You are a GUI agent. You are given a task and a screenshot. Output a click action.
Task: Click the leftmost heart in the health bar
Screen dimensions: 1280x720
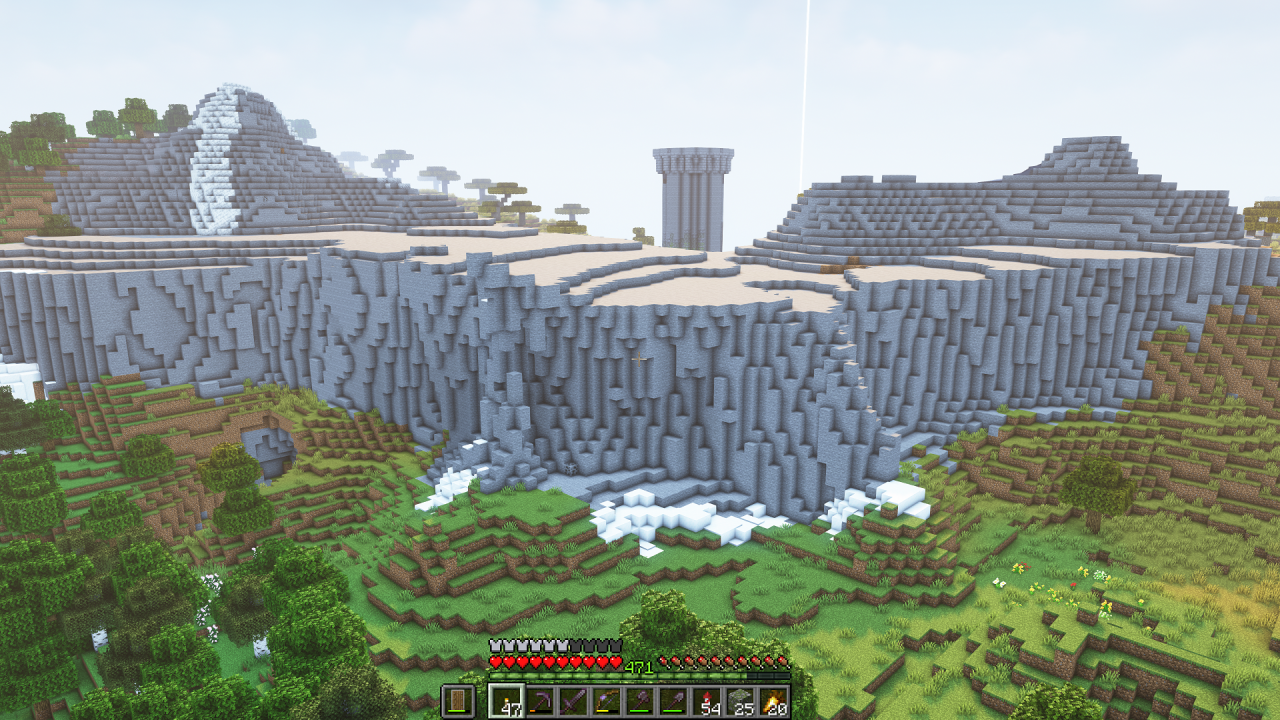(x=496, y=663)
